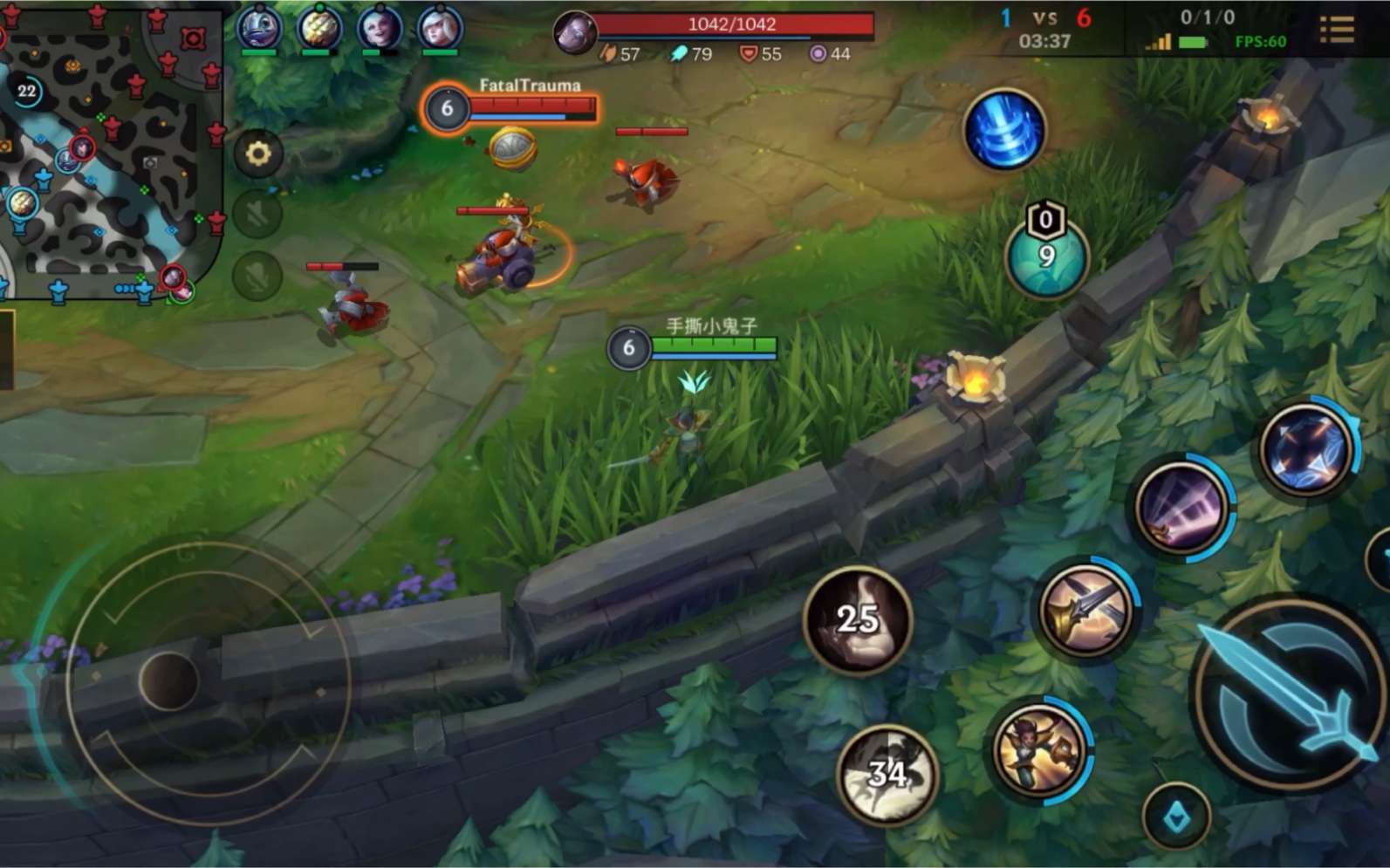Tap the summoner spell on 34 cooldown
The height and width of the screenshot is (868, 1390).
tap(887, 774)
